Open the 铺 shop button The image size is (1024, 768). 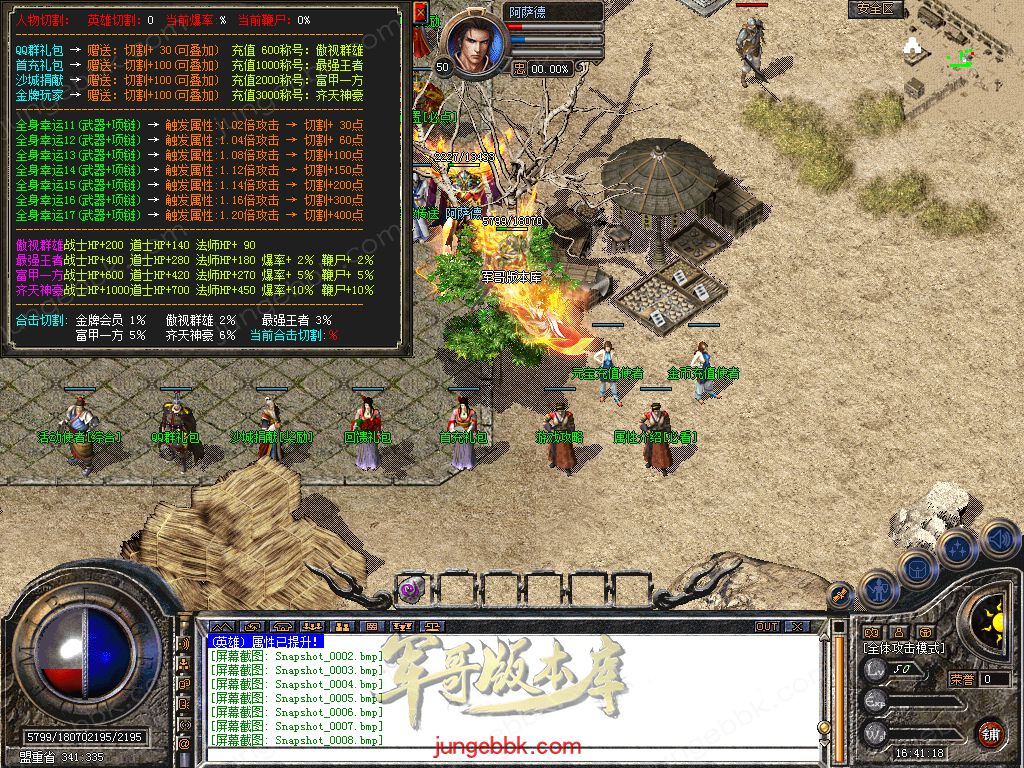tap(991, 732)
